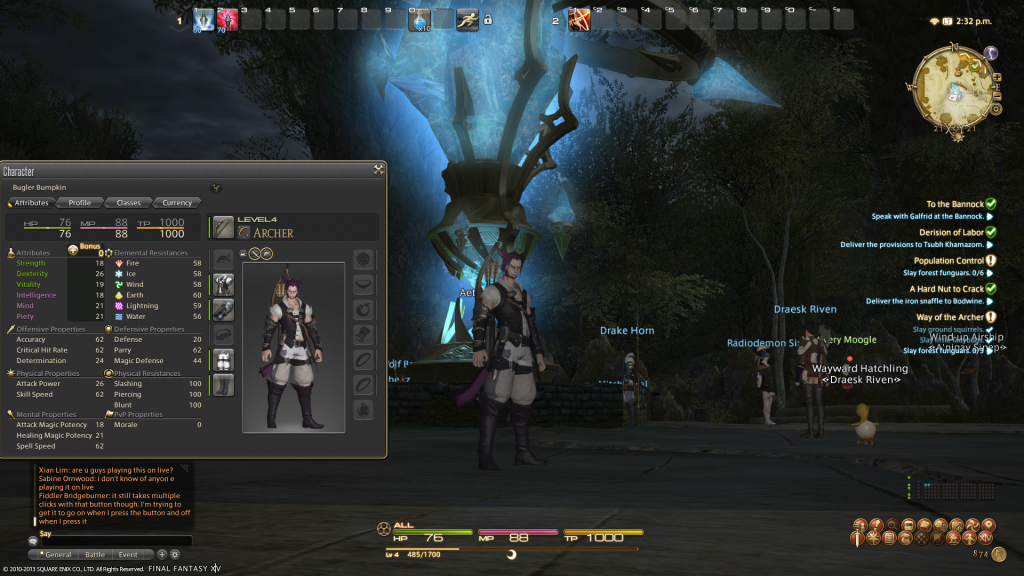Open chat log settings gear
1024x576 pixels.
[x=175, y=554]
